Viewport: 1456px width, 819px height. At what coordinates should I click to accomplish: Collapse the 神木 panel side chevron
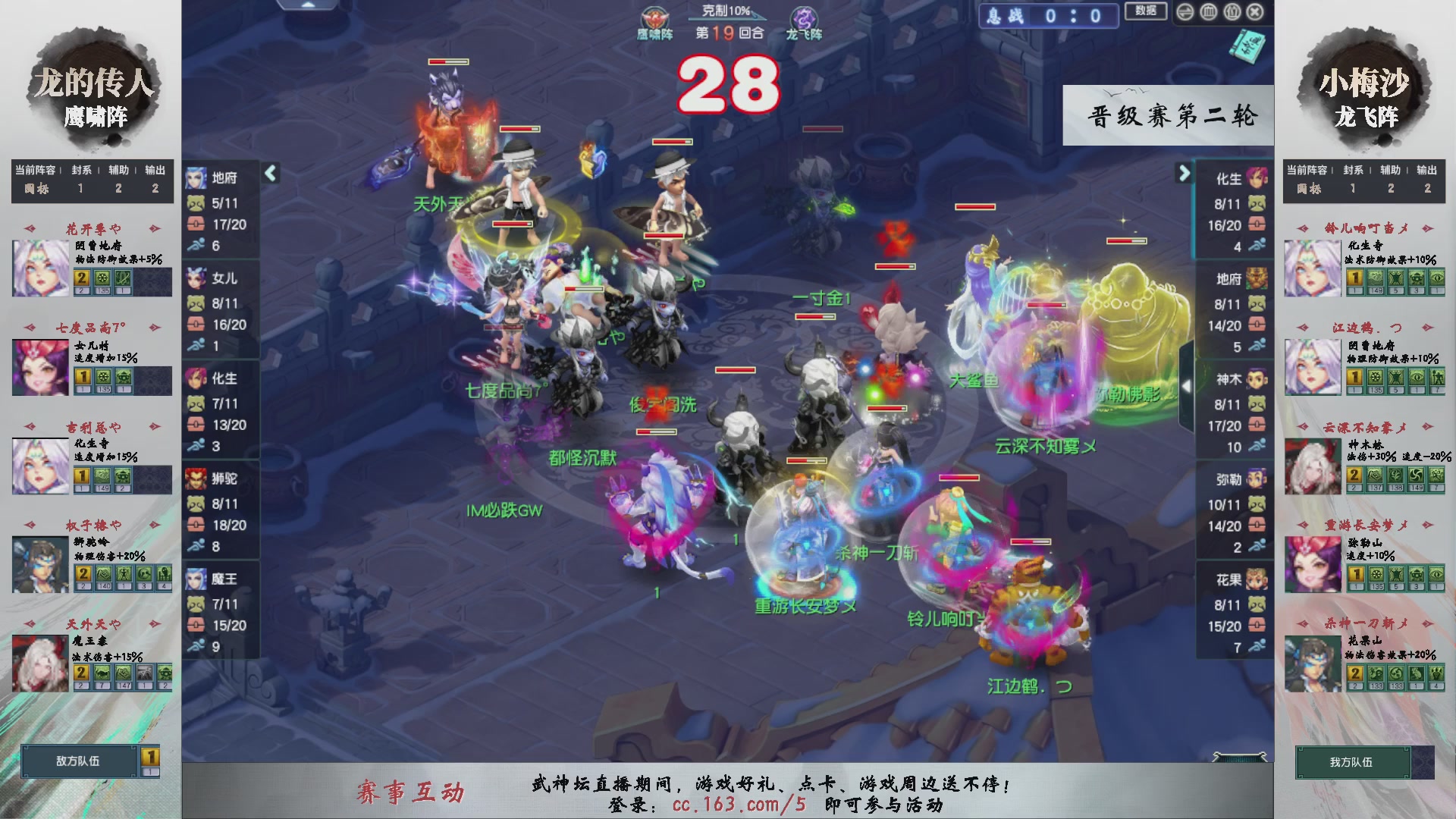tap(1185, 385)
